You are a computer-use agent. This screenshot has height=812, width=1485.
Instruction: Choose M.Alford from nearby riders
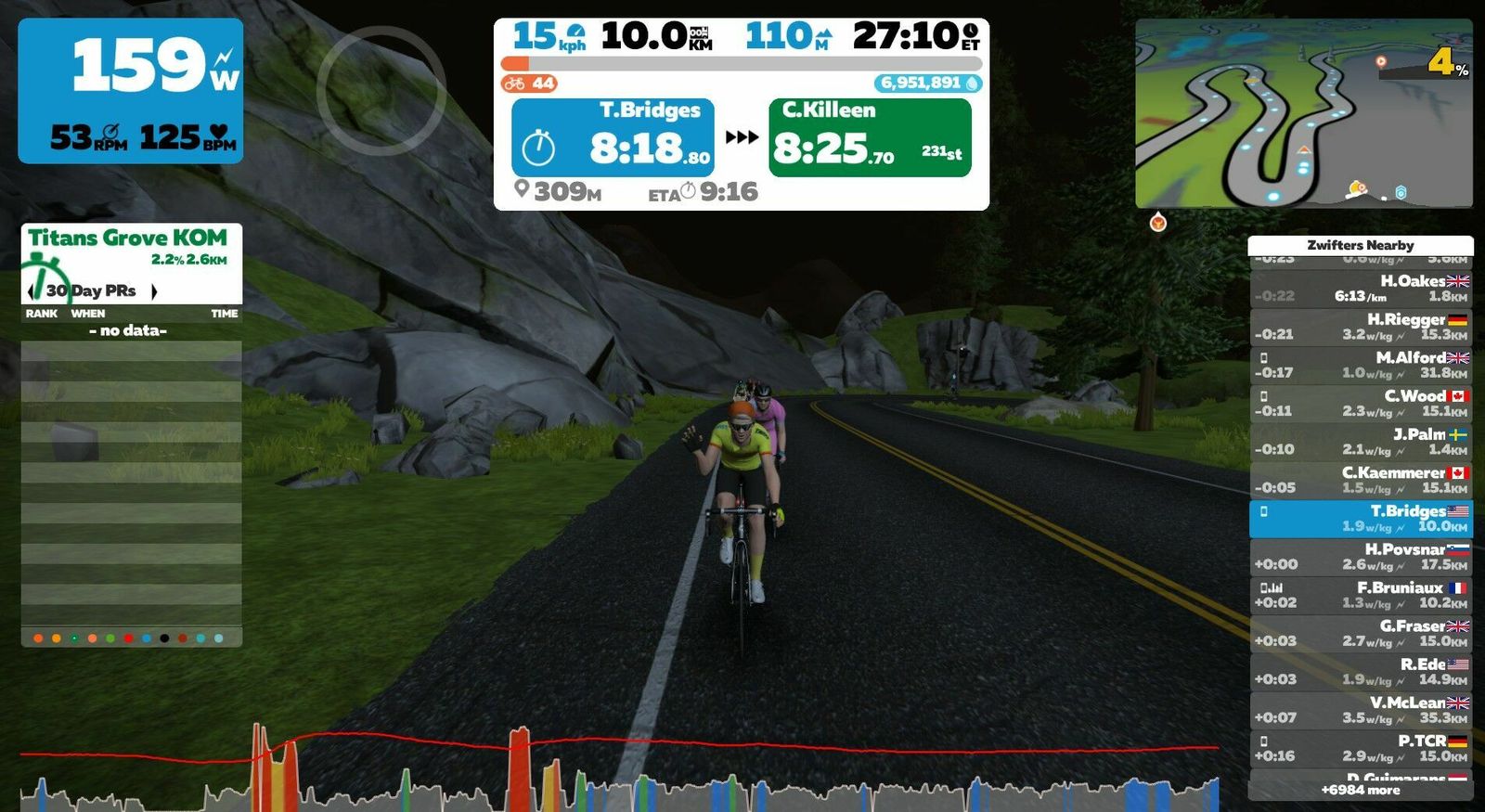pos(1361,365)
